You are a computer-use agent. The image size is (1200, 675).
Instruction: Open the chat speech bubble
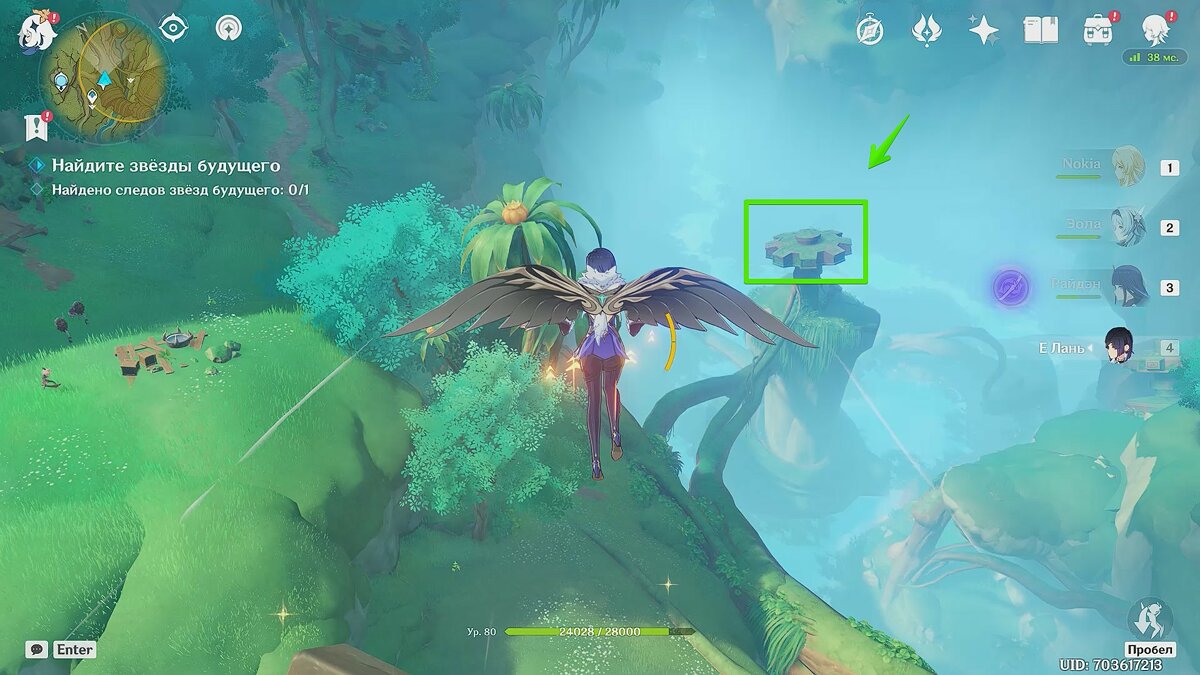click(x=36, y=649)
